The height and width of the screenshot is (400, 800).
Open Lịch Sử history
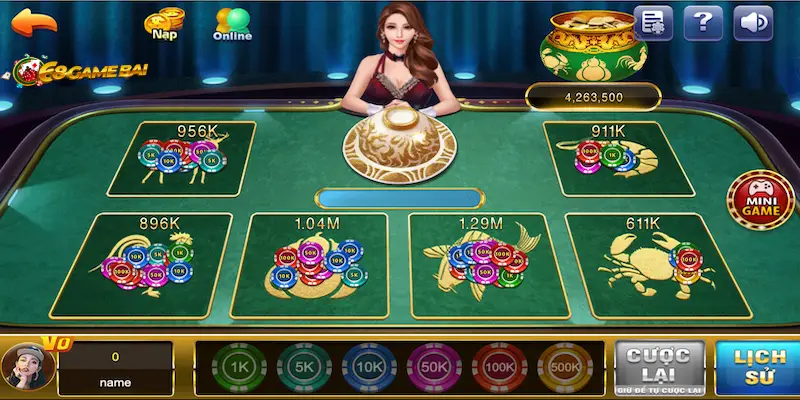(758, 368)
